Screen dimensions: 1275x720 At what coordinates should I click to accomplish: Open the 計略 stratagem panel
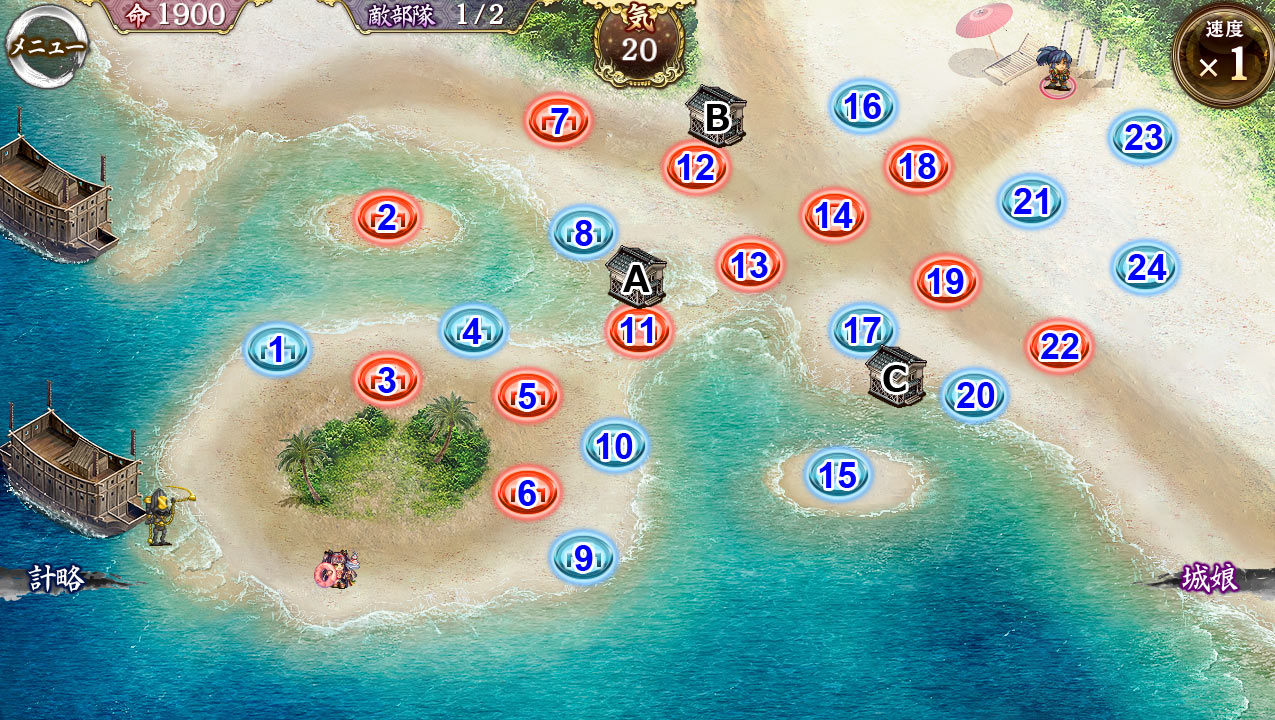(x=56, y=579)
